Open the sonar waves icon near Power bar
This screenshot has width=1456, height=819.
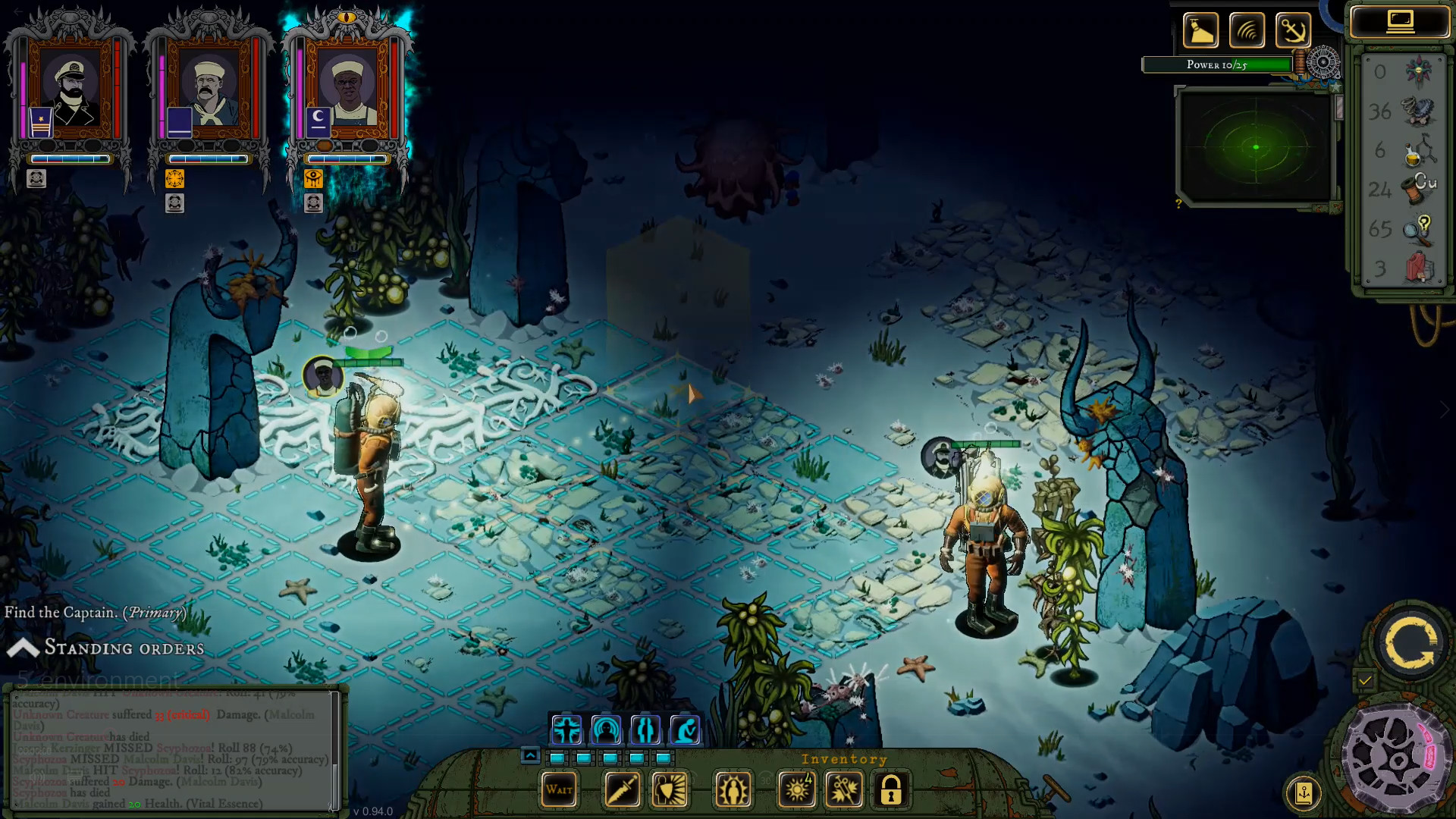[1247, 30]
